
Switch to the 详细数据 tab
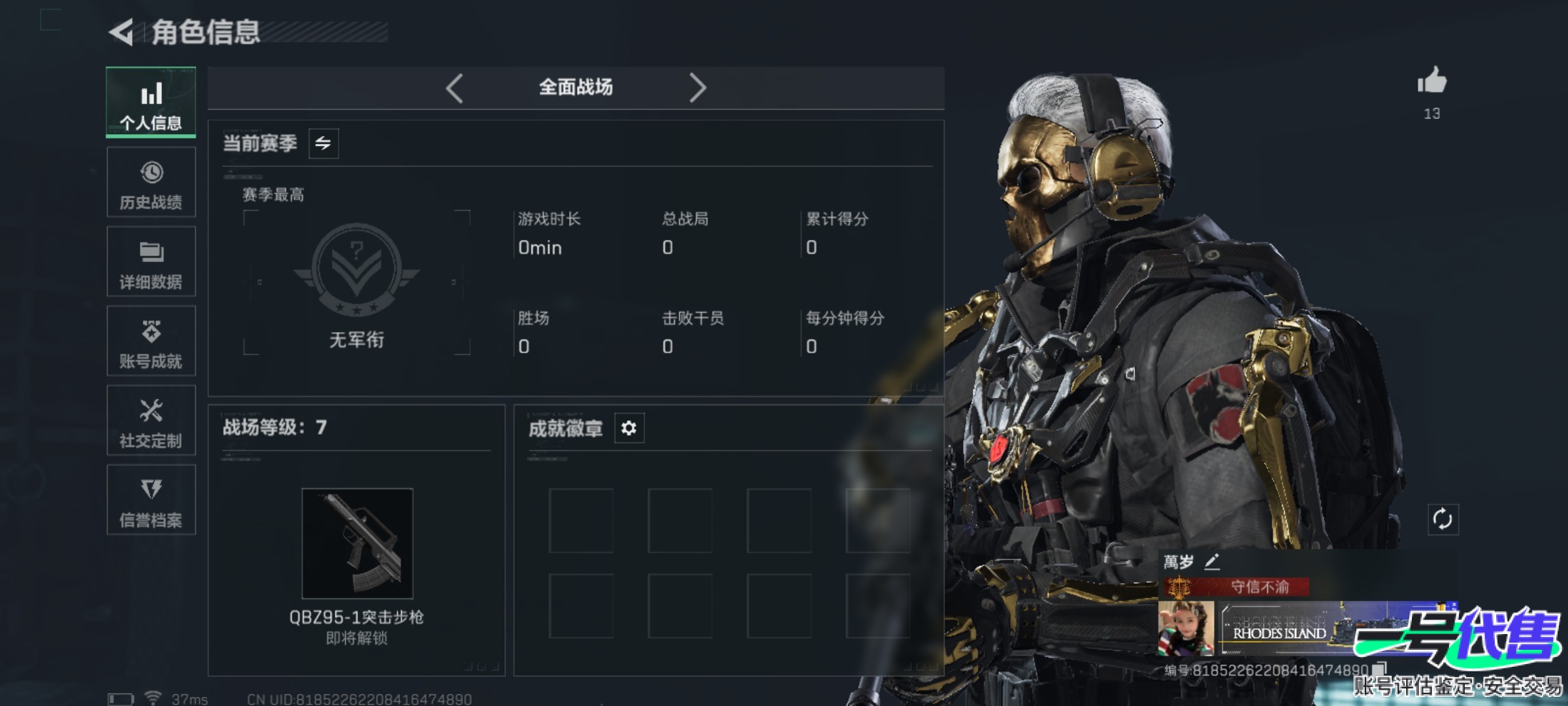pos(151,261)
